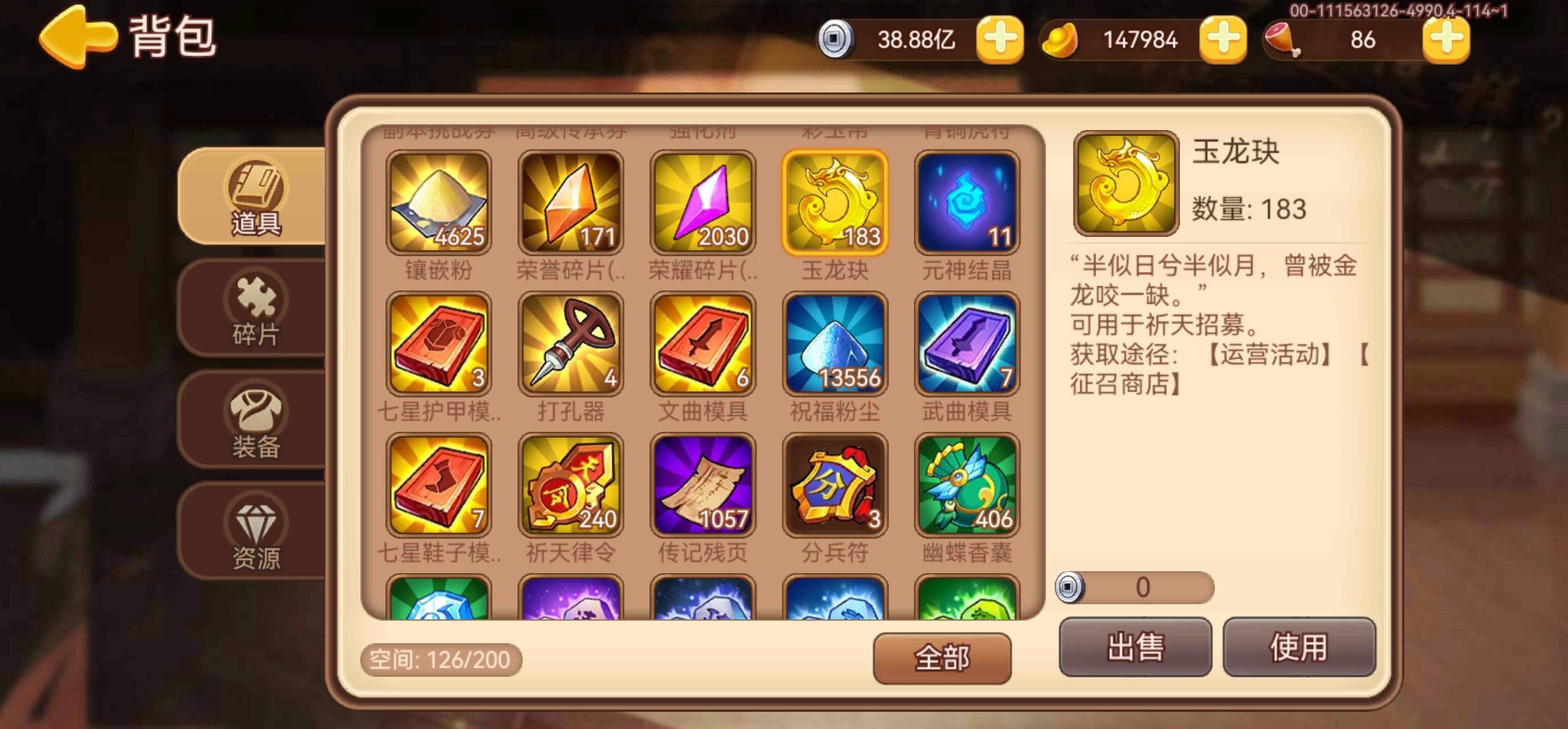Select the 玉龙玦 item in the grid

click(834, 201)
